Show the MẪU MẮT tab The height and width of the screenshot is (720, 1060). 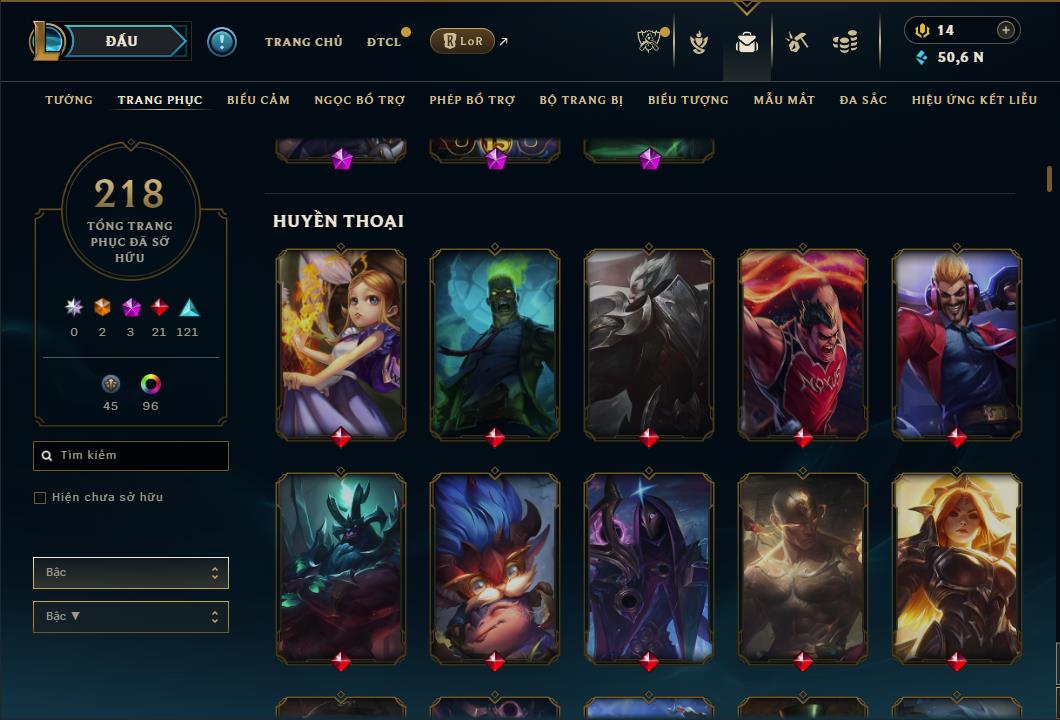(784, 100)
